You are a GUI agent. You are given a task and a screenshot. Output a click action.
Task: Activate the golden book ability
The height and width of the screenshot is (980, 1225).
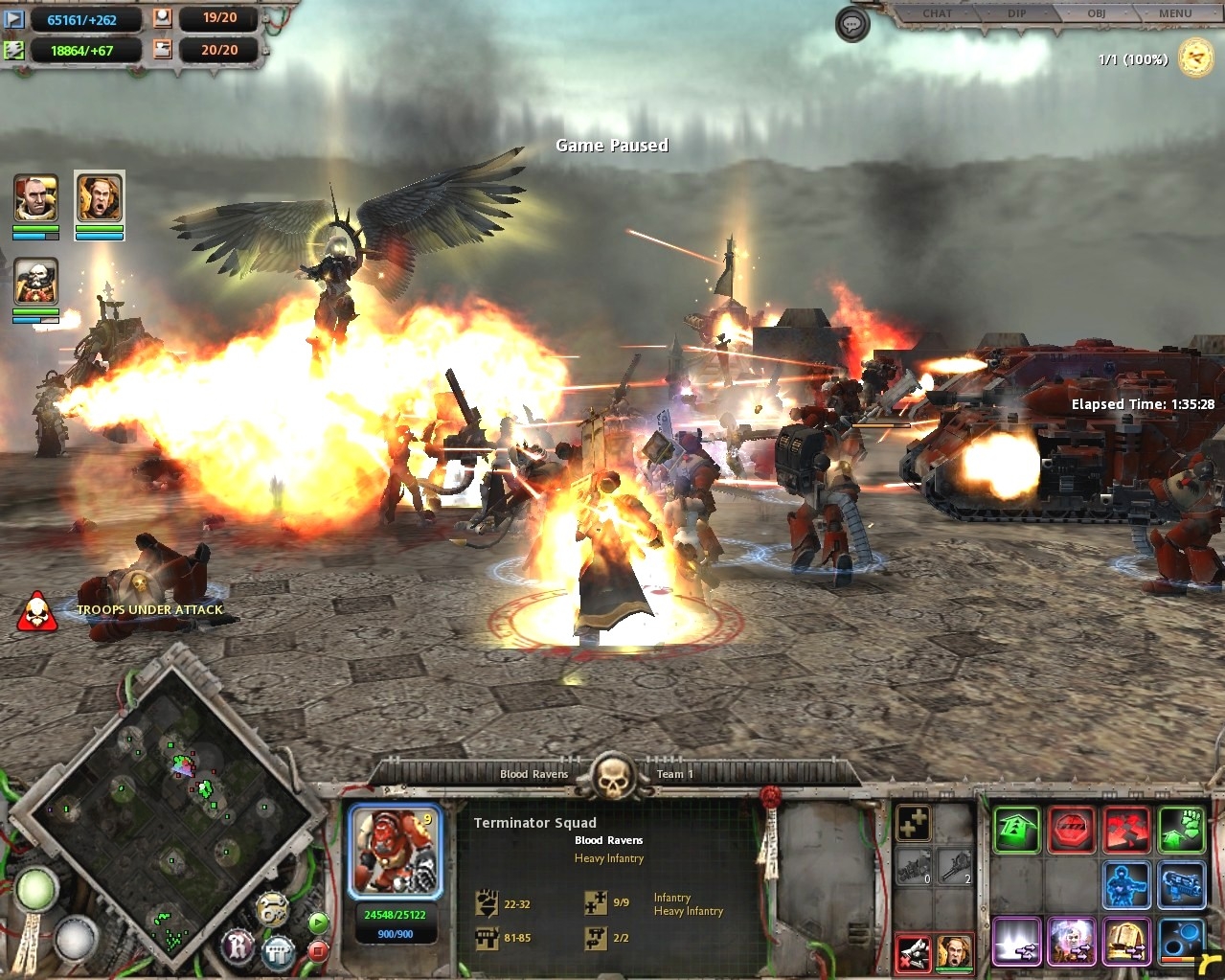(x=1126, y=941)
